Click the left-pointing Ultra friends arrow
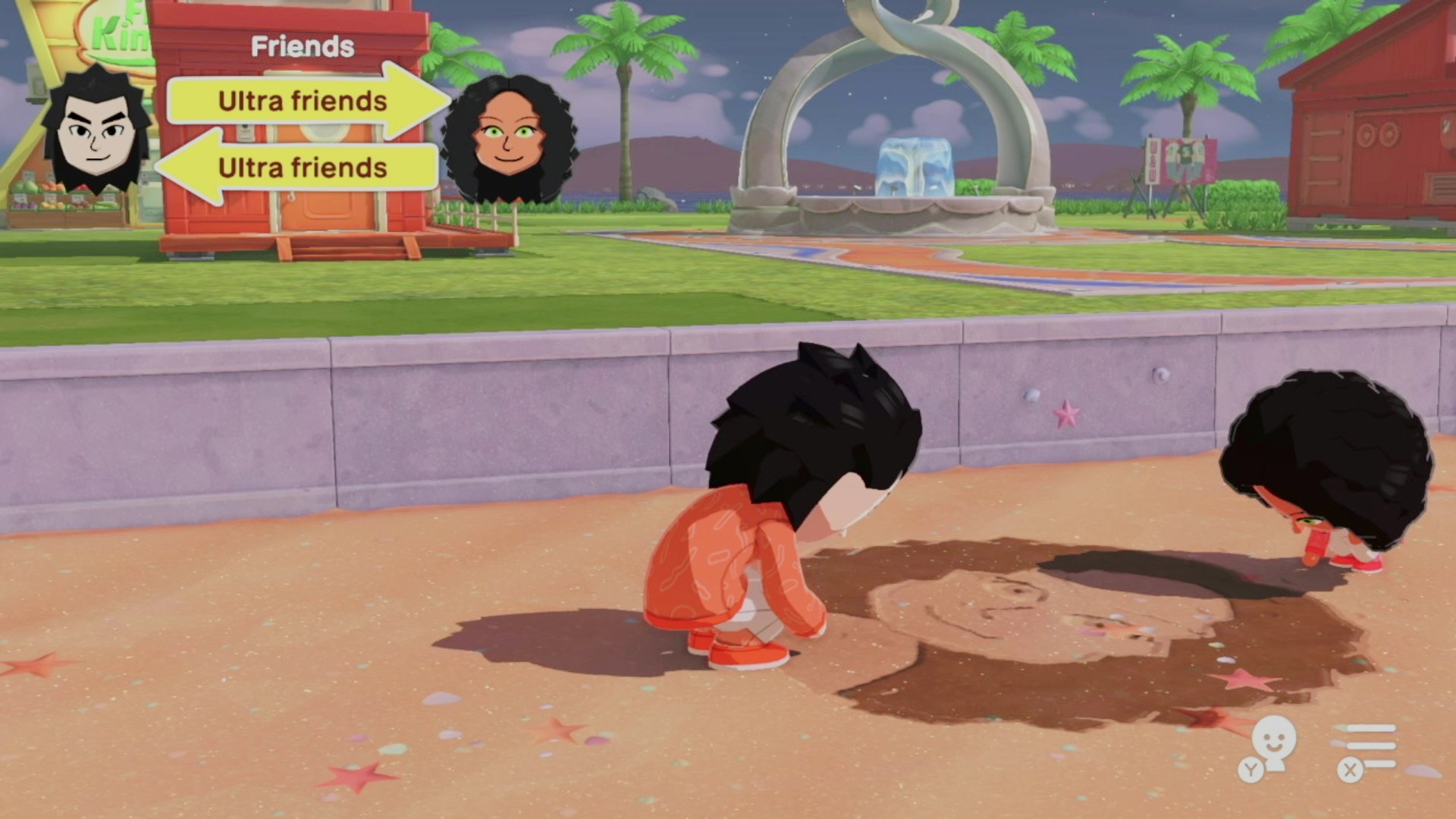1456x819 pixels. coord(301,167)
